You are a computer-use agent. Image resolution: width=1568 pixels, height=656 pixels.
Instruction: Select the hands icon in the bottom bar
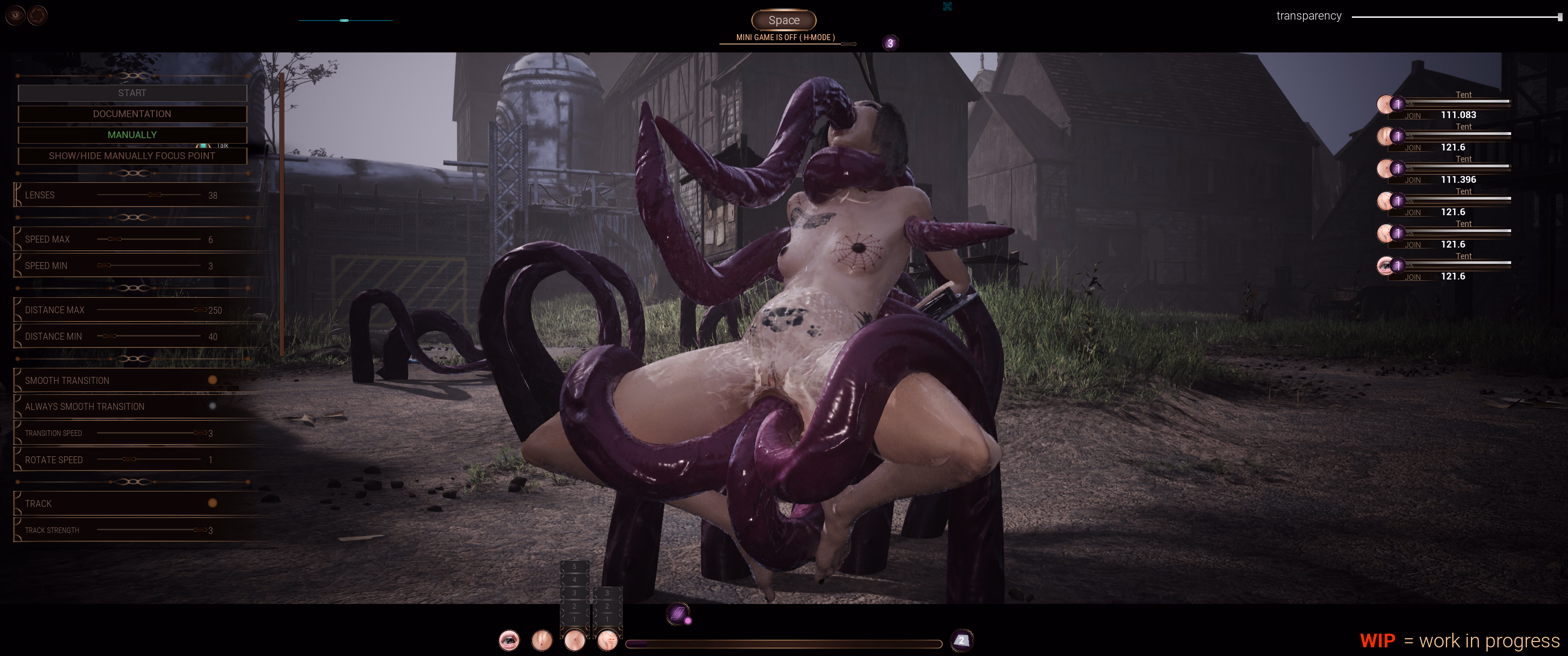coord(607,640)
